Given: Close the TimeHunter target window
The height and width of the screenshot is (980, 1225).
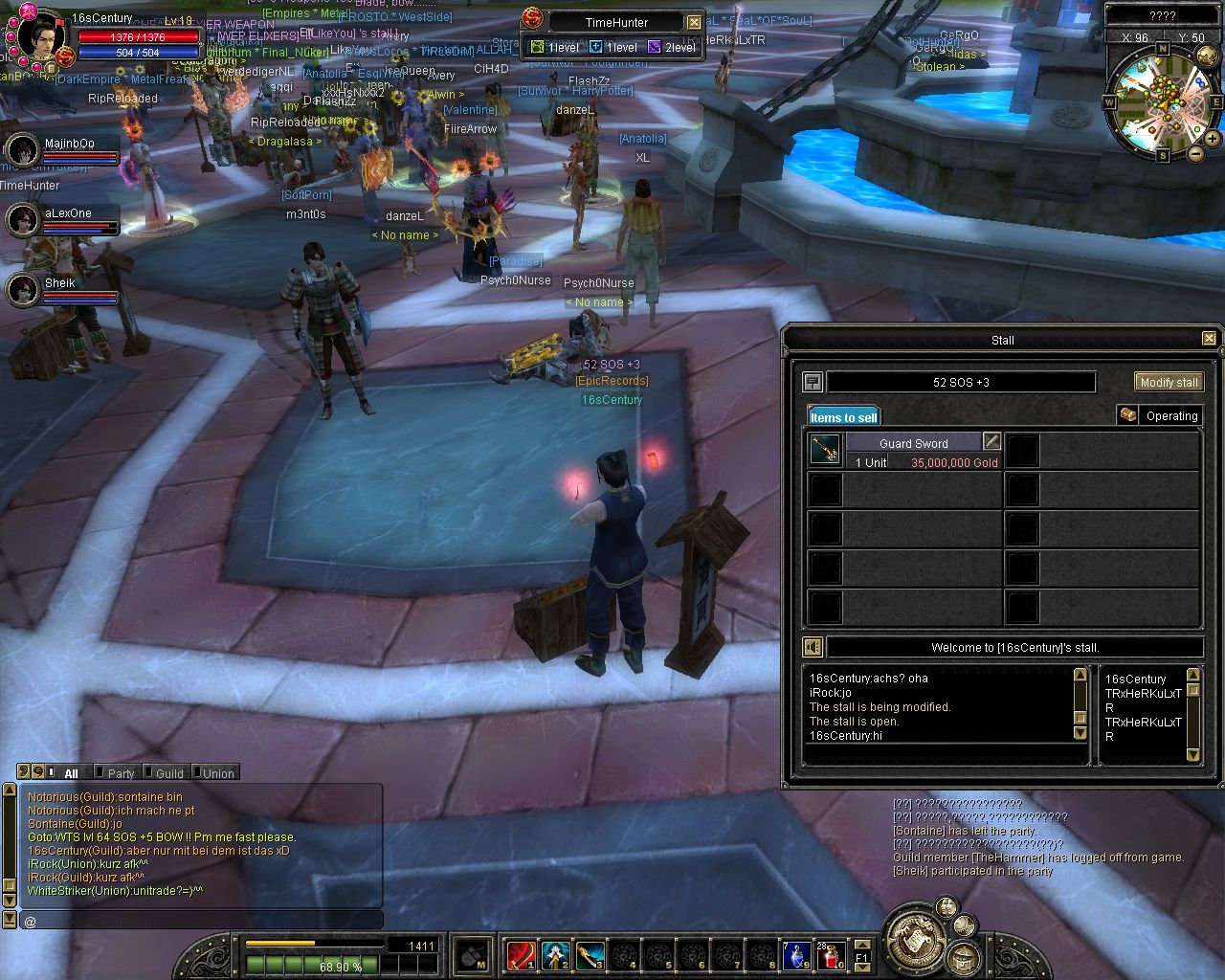Looking at the screenshot, I should click(694, 22).
